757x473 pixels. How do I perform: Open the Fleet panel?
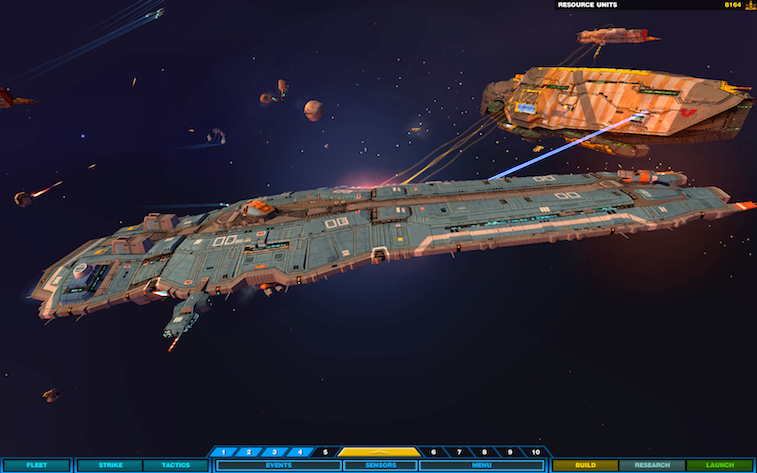tap(36, 465)
